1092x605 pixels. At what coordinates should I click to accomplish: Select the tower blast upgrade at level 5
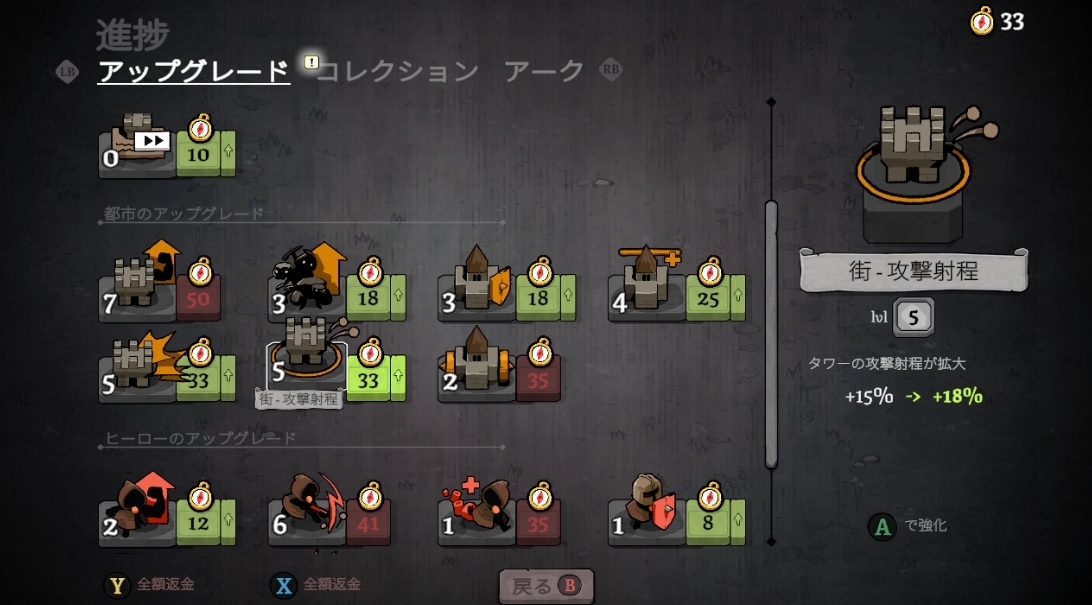(x=166, y=371)
